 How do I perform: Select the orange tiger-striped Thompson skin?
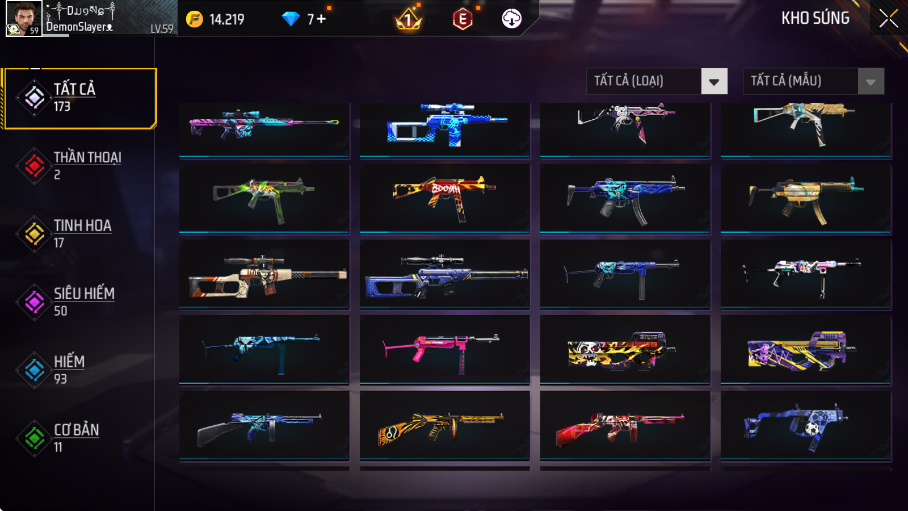pyautogui.click(x=443, y=424)
